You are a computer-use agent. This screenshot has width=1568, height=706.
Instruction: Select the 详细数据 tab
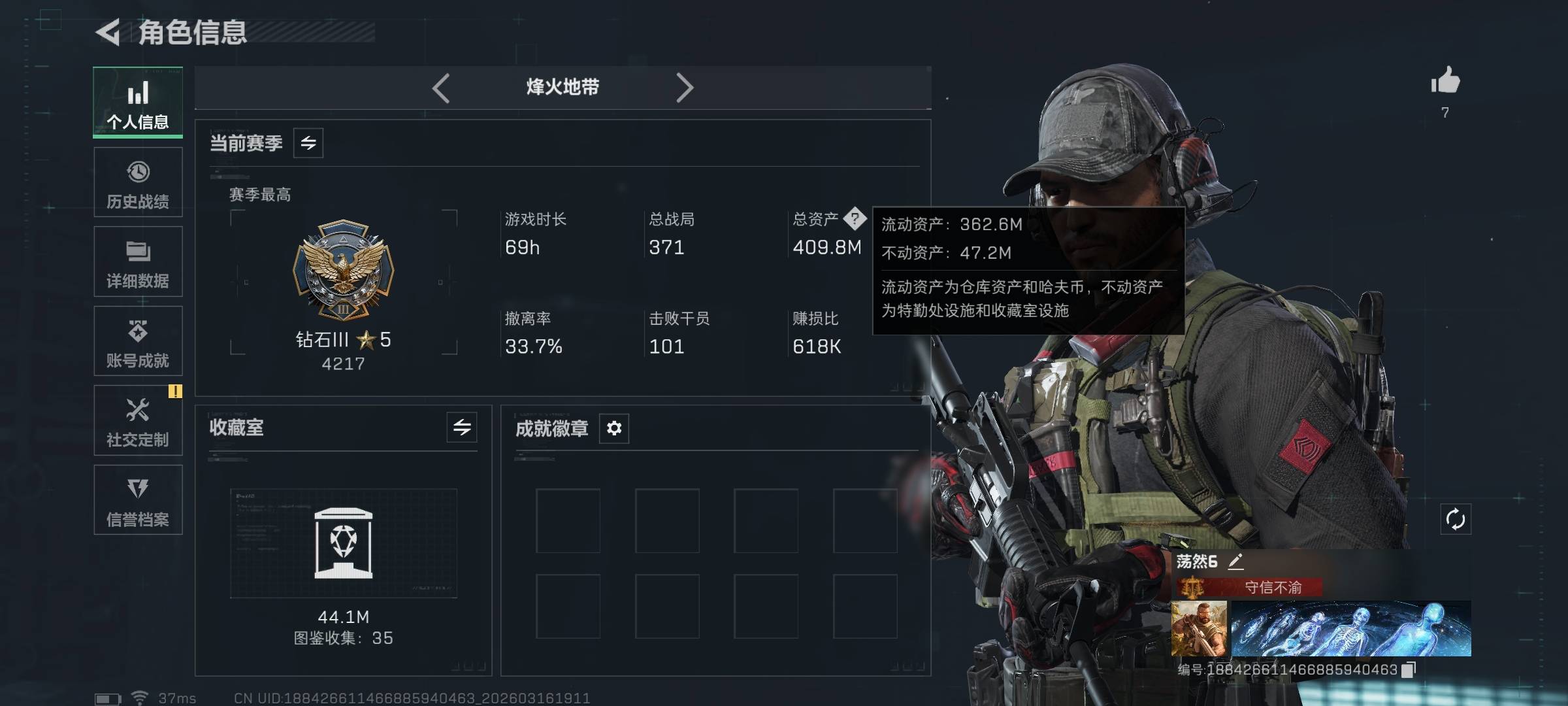138,261
